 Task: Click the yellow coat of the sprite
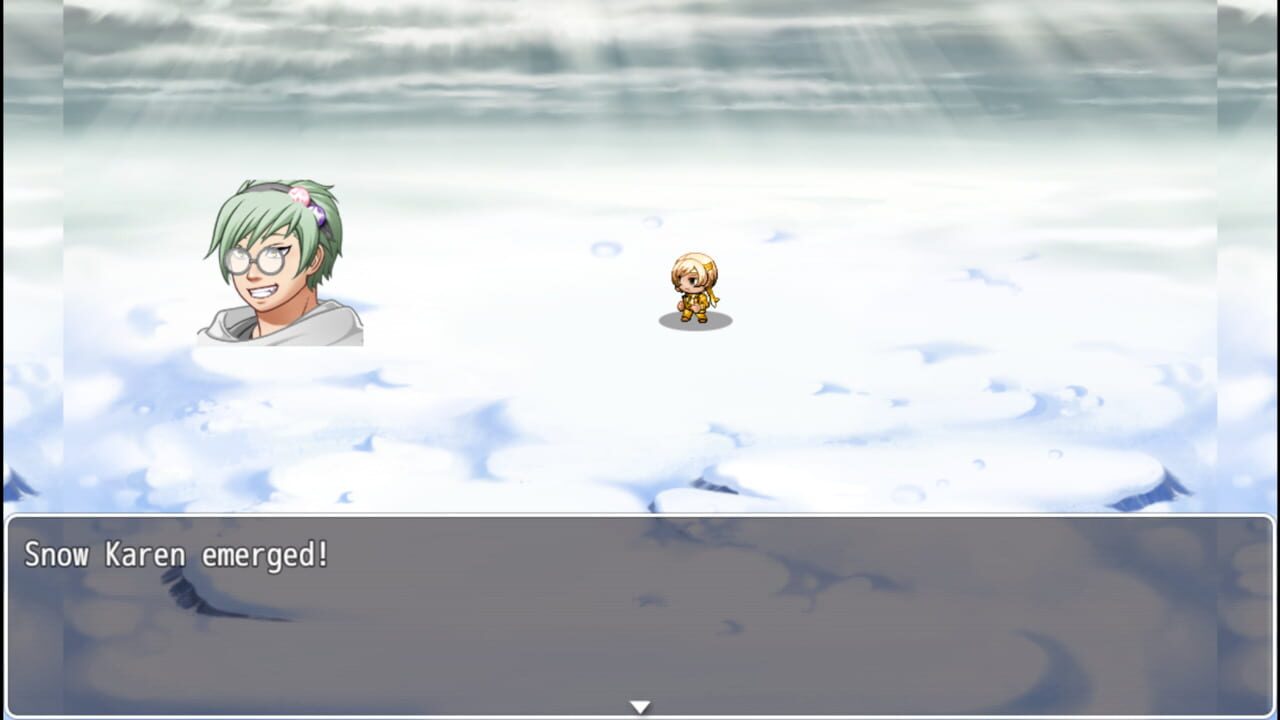point(694,298)
